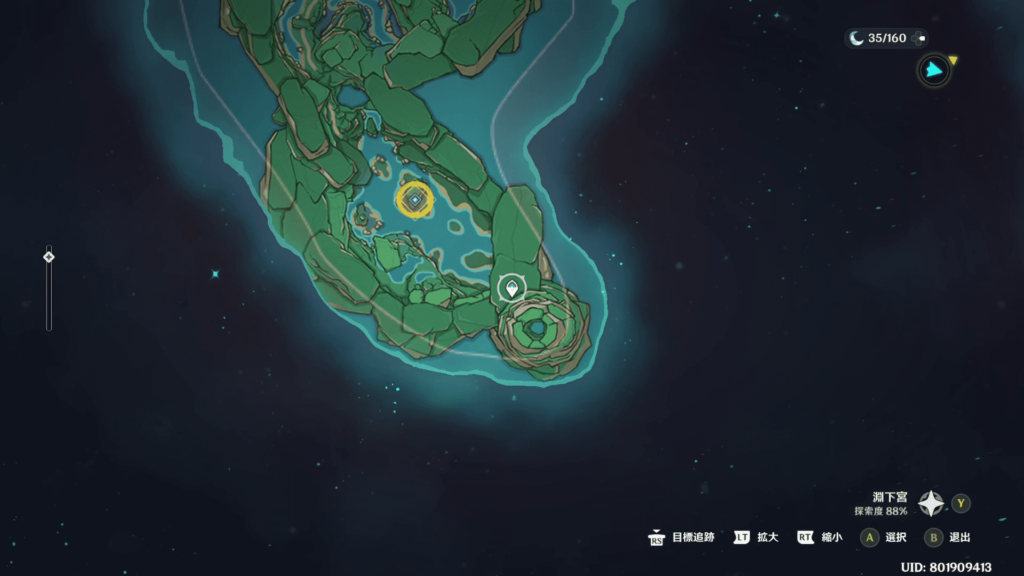Select the gold-ringed teleport waypoint marker
Image resolution: width=1024 pixels, height=576 pixels.
pyautogui.click(x=414, y=200)
